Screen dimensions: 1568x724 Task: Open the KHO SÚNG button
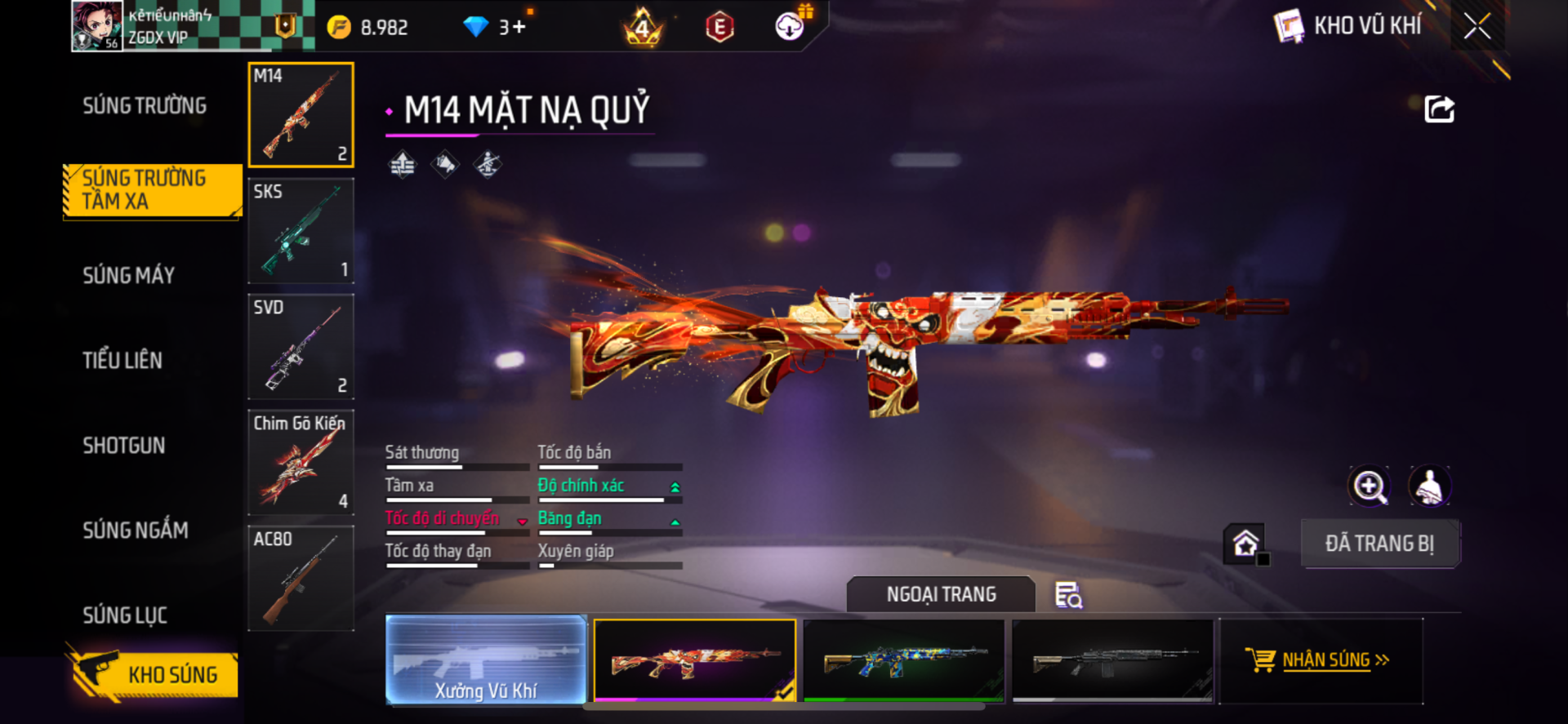pos(154,674)
